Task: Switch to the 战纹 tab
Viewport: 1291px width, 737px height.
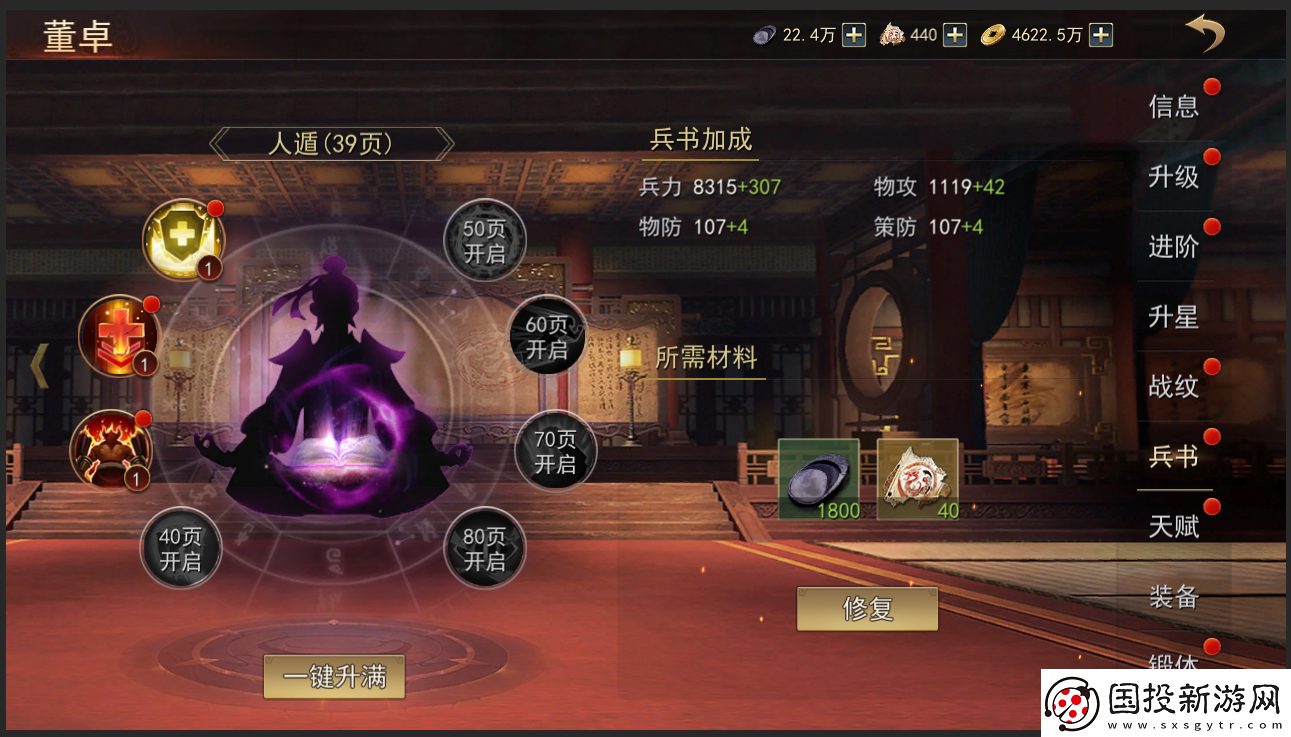Action: 1173,387
